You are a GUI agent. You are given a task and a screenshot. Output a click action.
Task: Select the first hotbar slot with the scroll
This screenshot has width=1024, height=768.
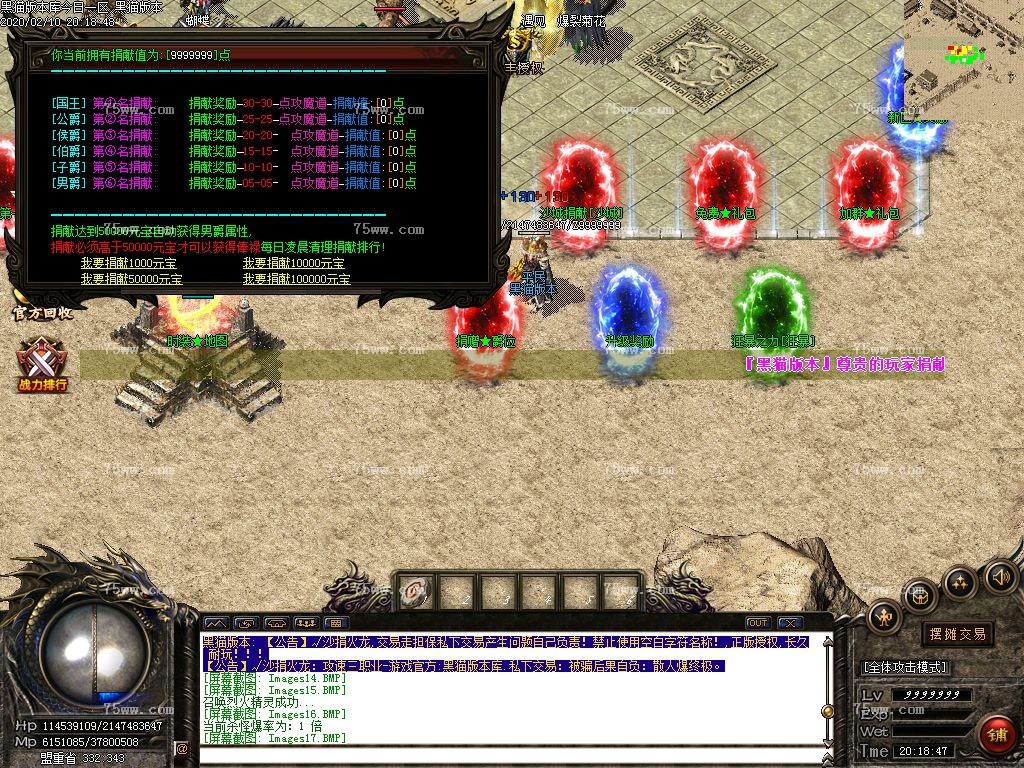coord(419,592)
